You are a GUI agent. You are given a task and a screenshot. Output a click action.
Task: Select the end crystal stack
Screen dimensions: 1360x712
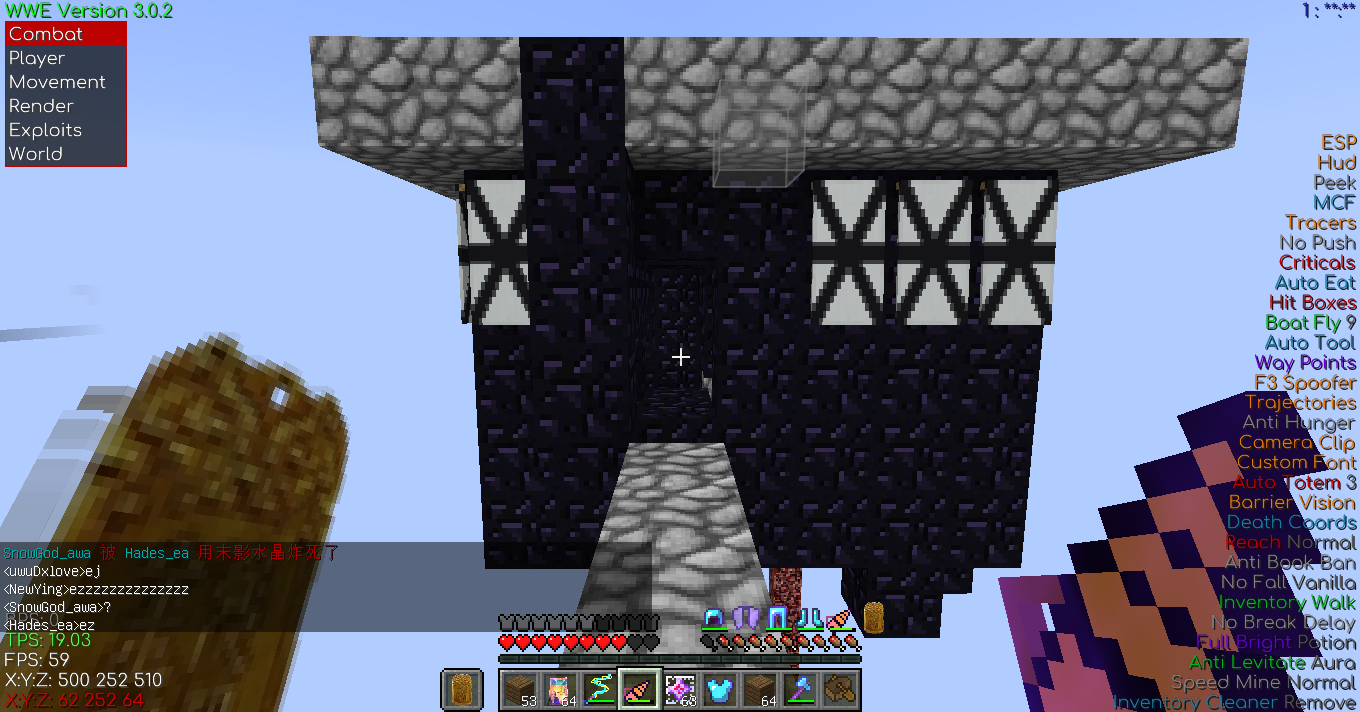pos(680,689)
